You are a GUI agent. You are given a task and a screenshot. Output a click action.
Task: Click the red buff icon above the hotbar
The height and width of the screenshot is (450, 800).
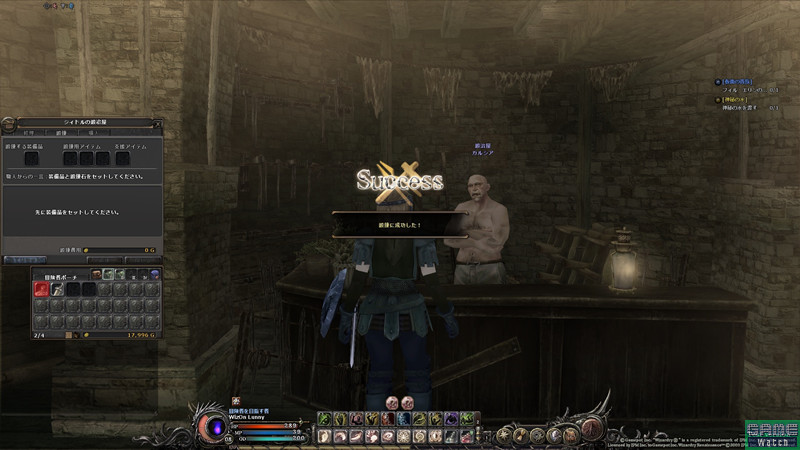pos(393,402)
